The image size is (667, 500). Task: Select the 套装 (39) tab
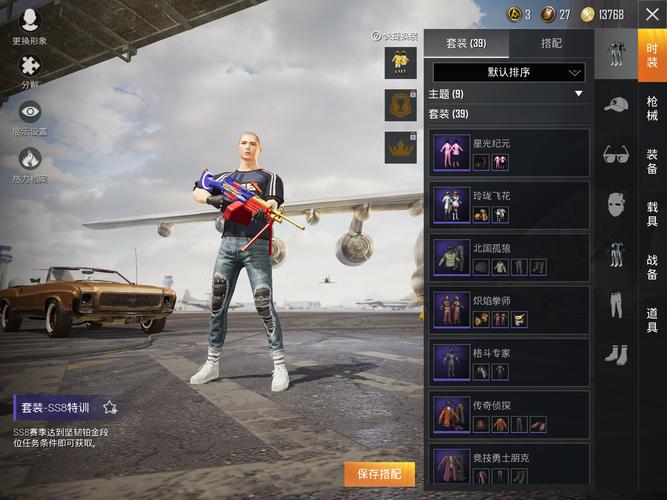click(466, 43)
